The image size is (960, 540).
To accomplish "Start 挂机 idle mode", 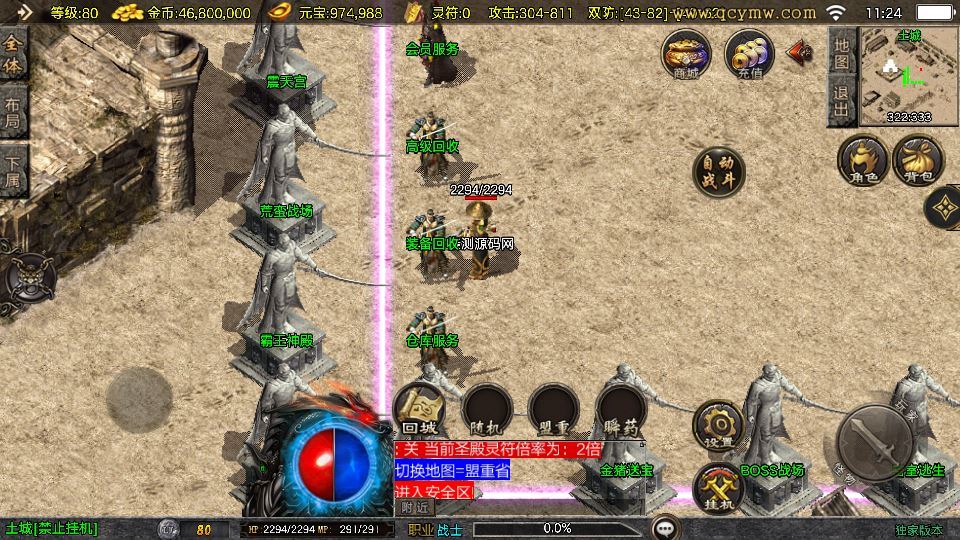I will pos(718,488).
